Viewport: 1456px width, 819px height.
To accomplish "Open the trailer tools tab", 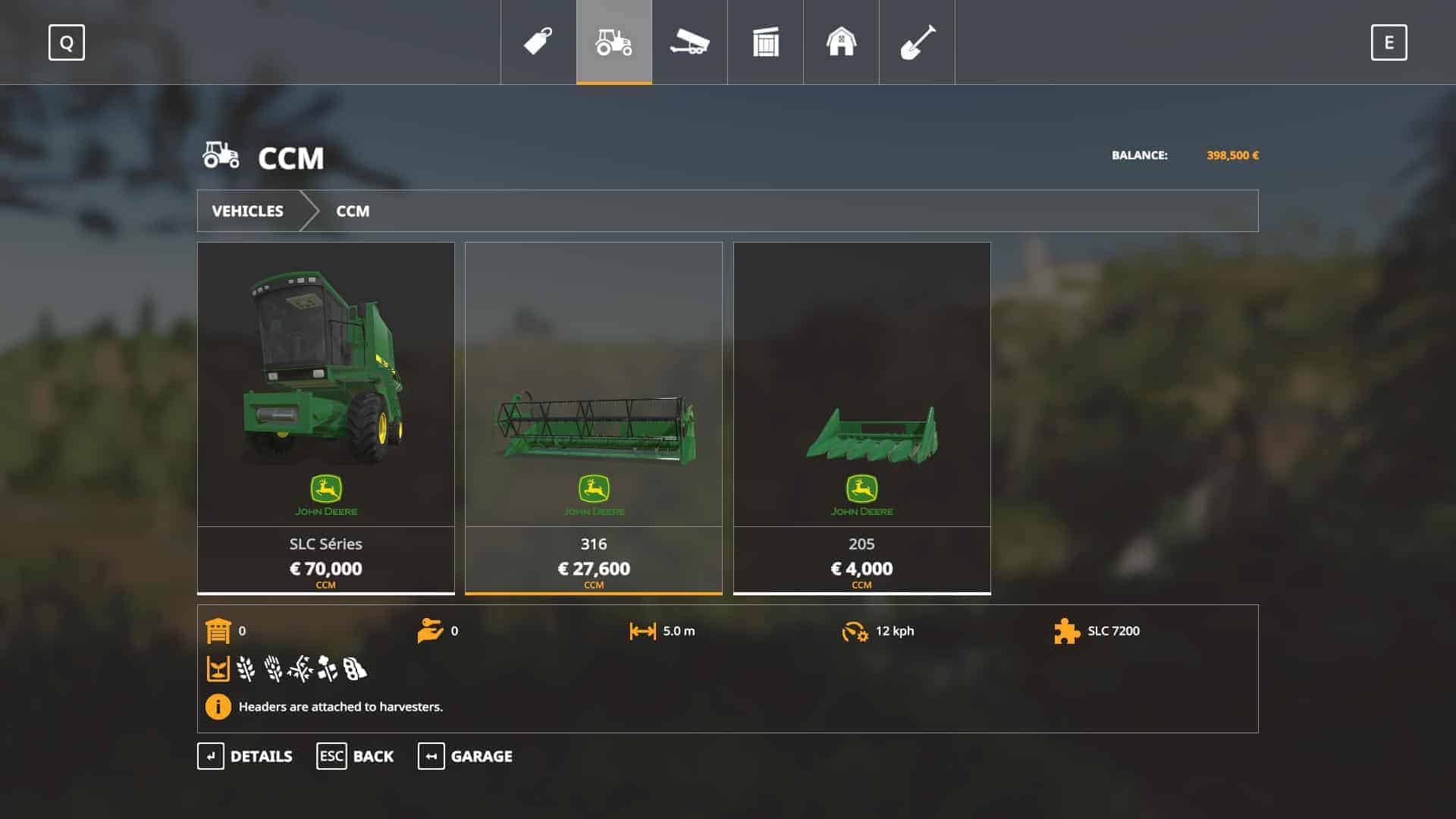I will click(x=689, y=42).
